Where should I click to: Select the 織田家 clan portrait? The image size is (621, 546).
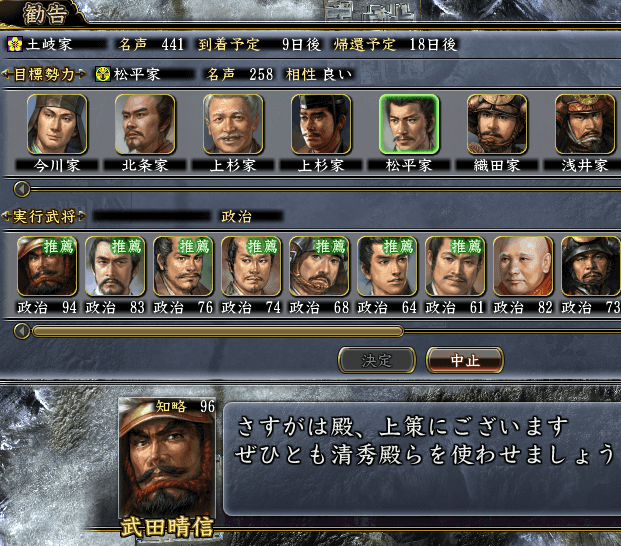[497, 124]
